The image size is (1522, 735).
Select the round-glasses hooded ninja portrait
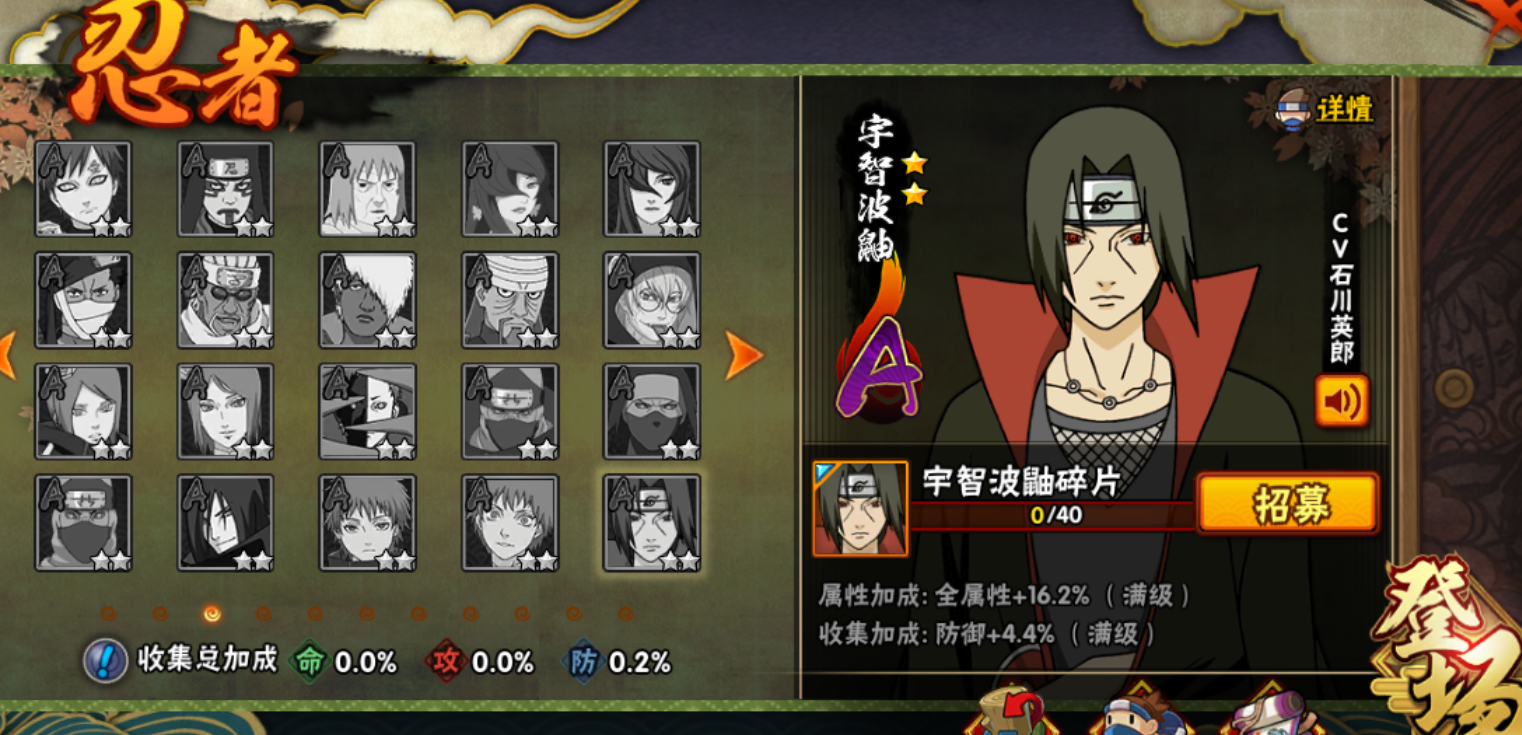652,300
